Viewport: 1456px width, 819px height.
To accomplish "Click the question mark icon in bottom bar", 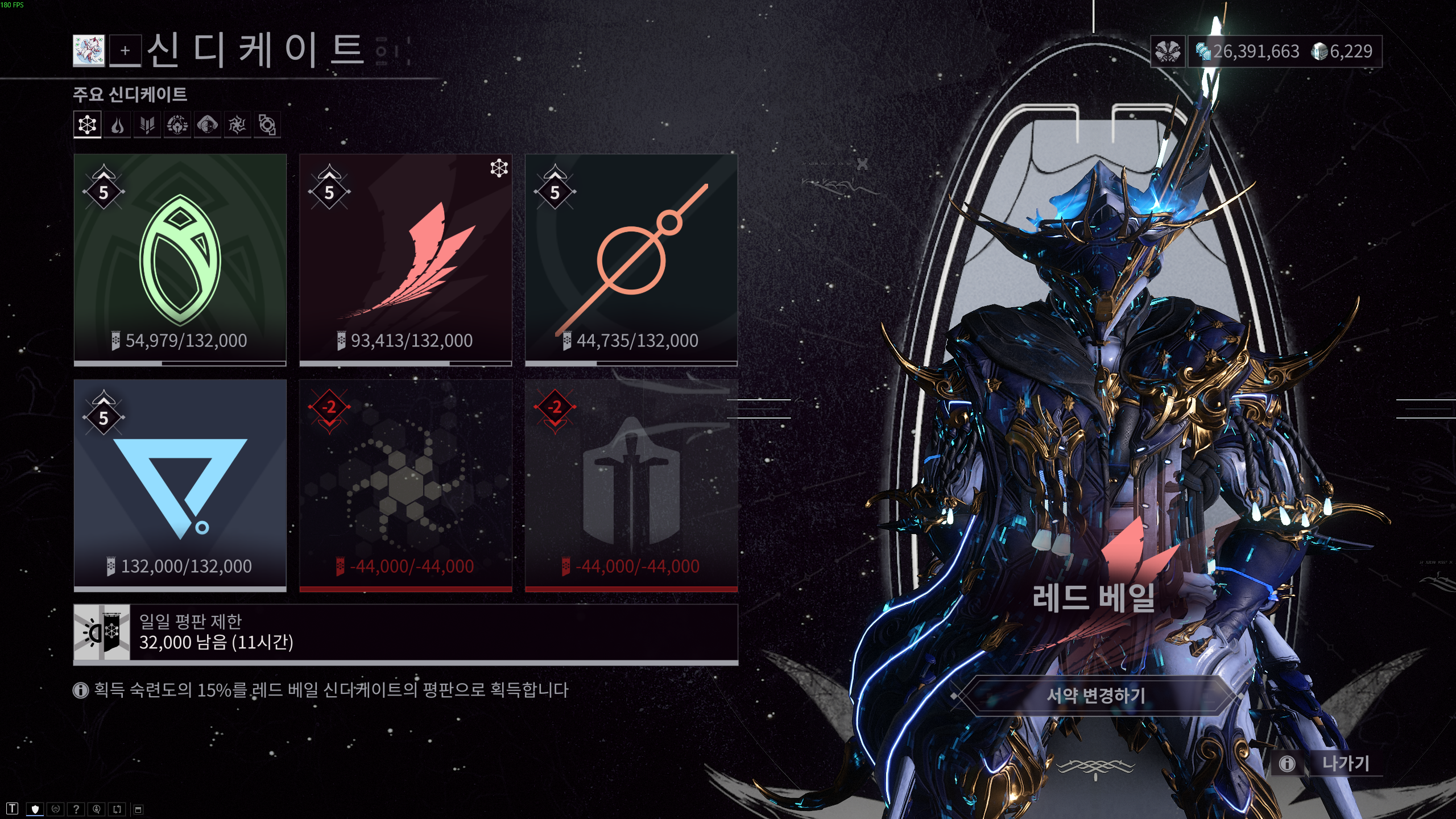I will tap(76, 809).
